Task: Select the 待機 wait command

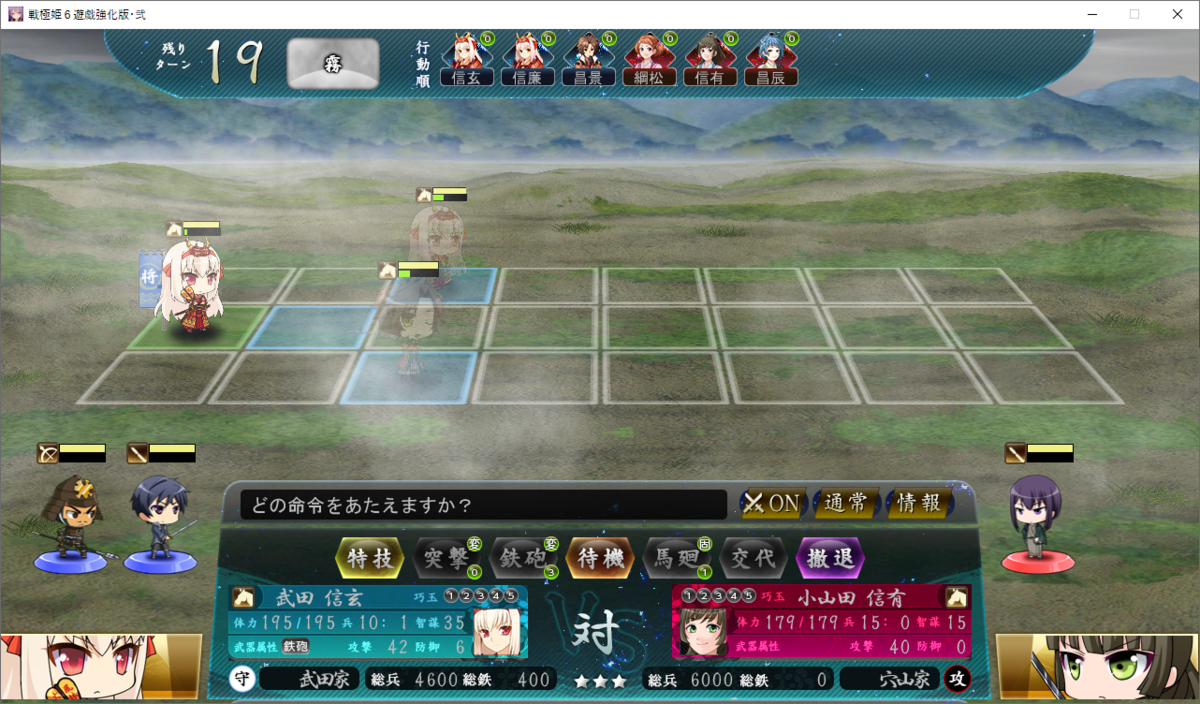Action: (x=600, y=558)
